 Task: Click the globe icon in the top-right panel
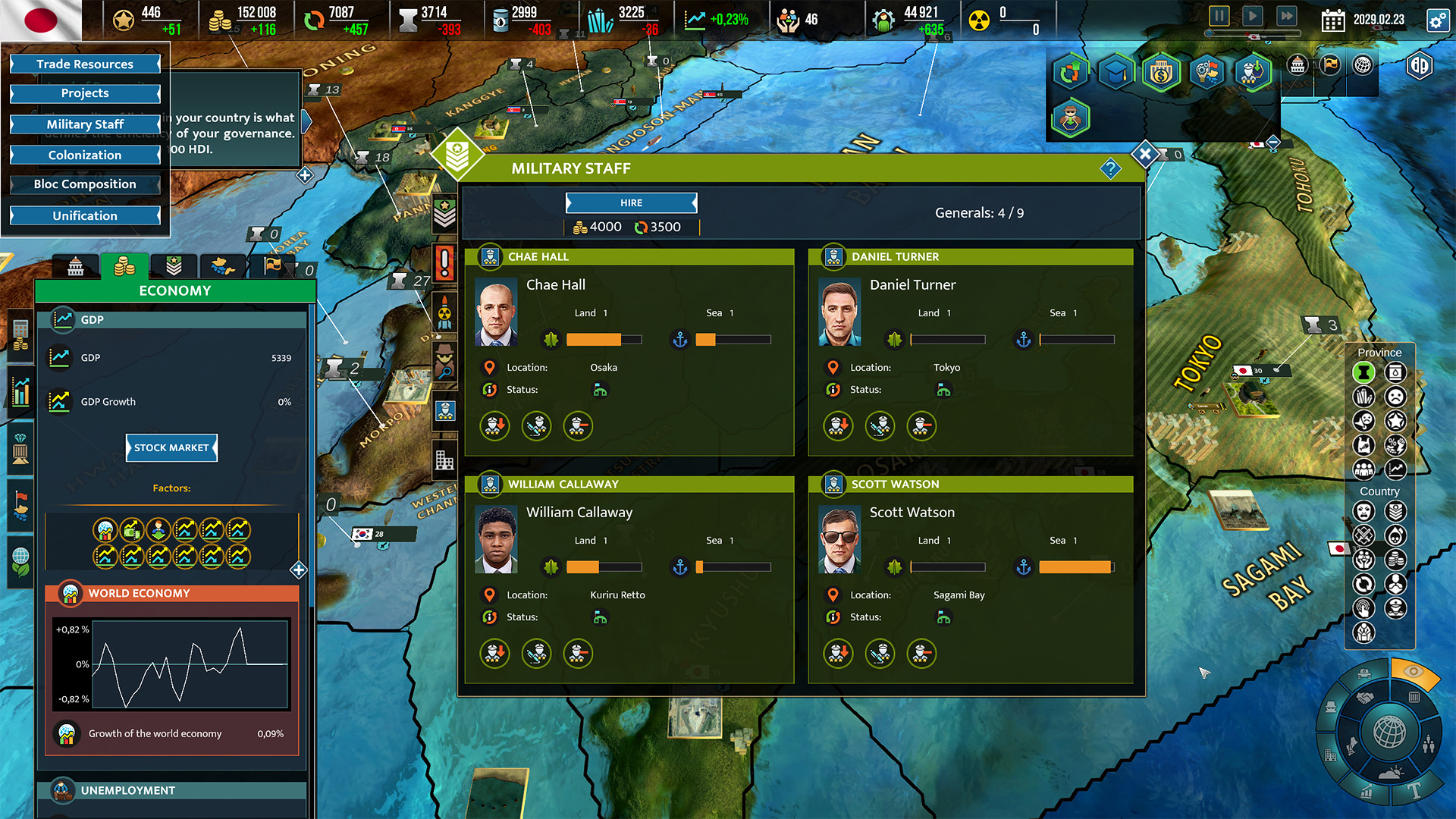pos(1363,65)
